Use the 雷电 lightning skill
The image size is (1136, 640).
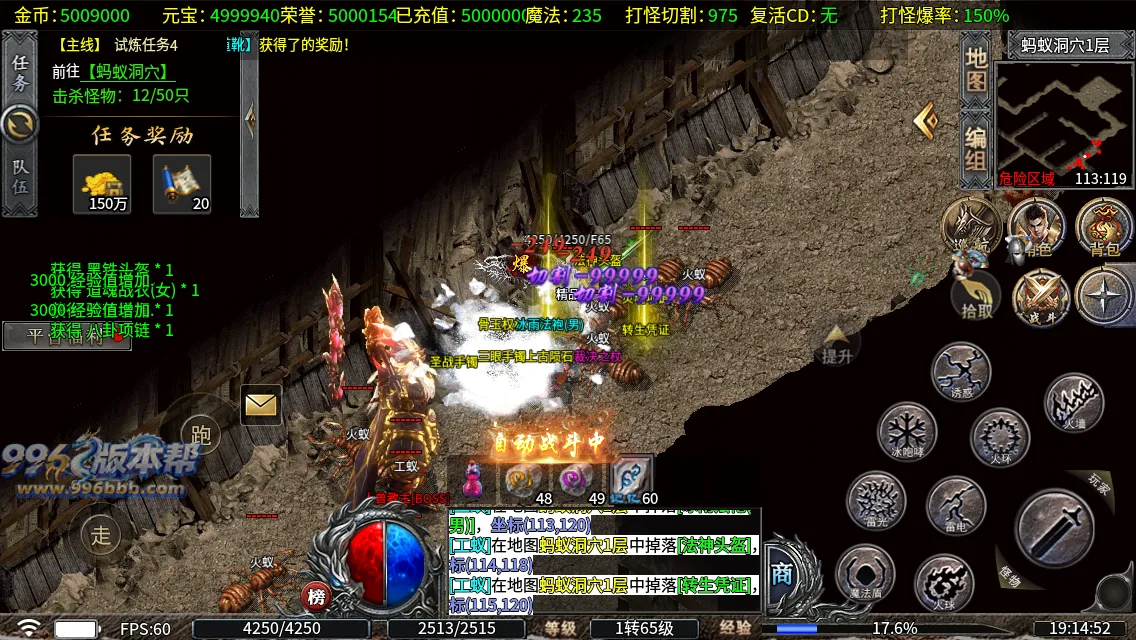(x=956, y=505)
